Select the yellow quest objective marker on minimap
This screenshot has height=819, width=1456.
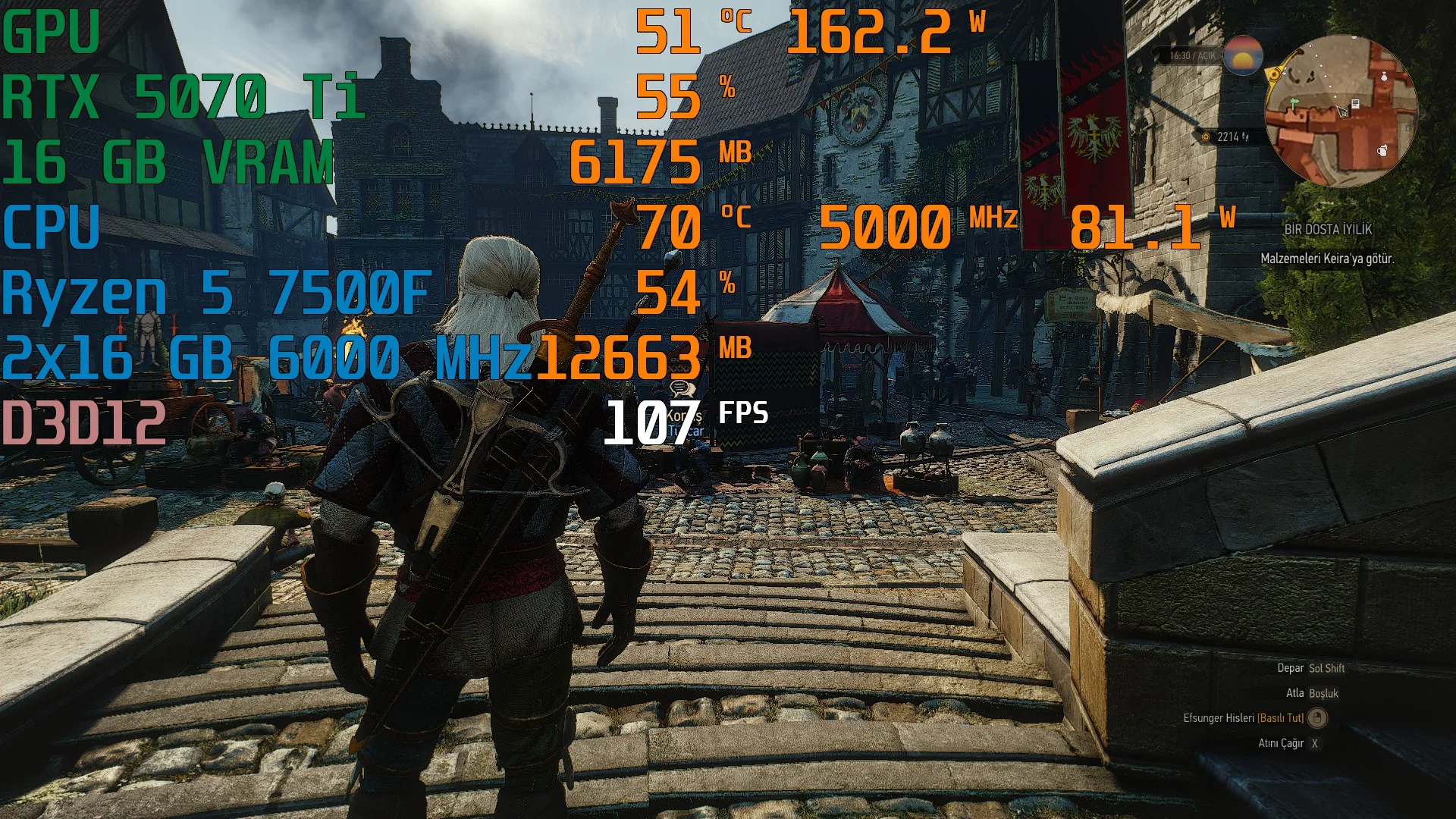(x=1274, y=74)
